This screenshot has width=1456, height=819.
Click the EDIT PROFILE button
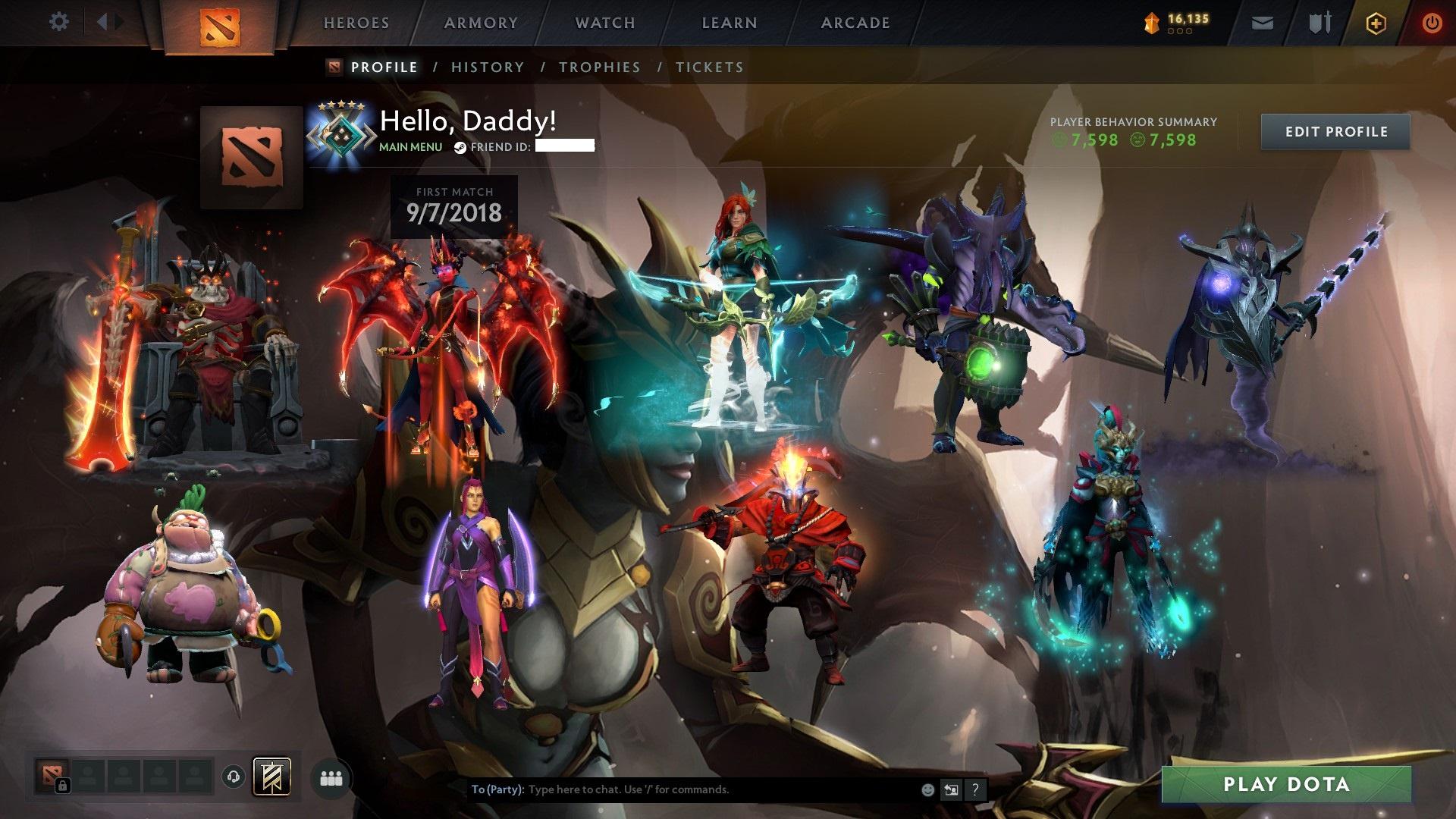tap(1335, 130)
